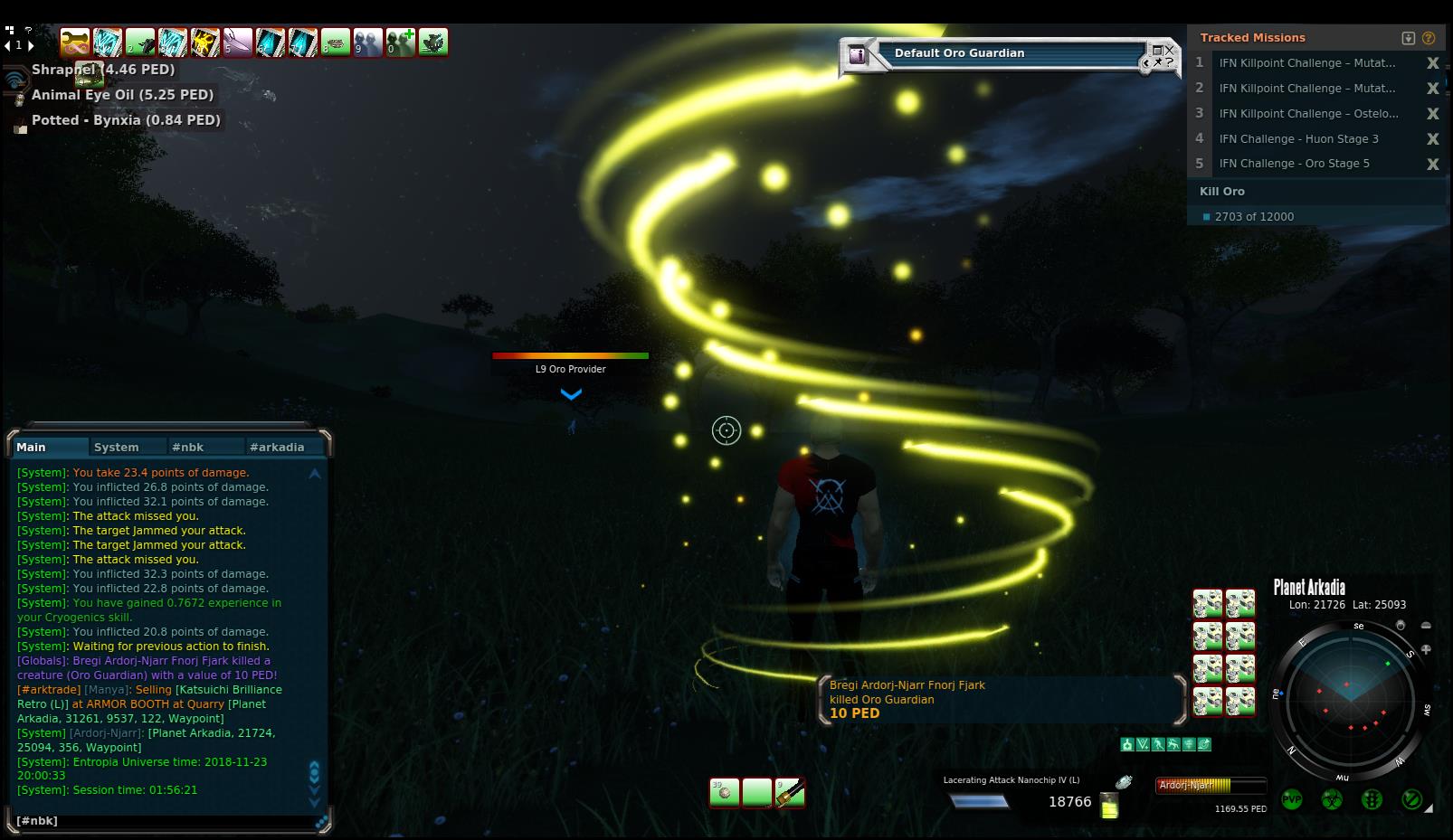The image size is (1453, 840).
Task: Remove the Huon Stage 3 tracked mission
Action: pyautogui.click(x=1432, y=139)
